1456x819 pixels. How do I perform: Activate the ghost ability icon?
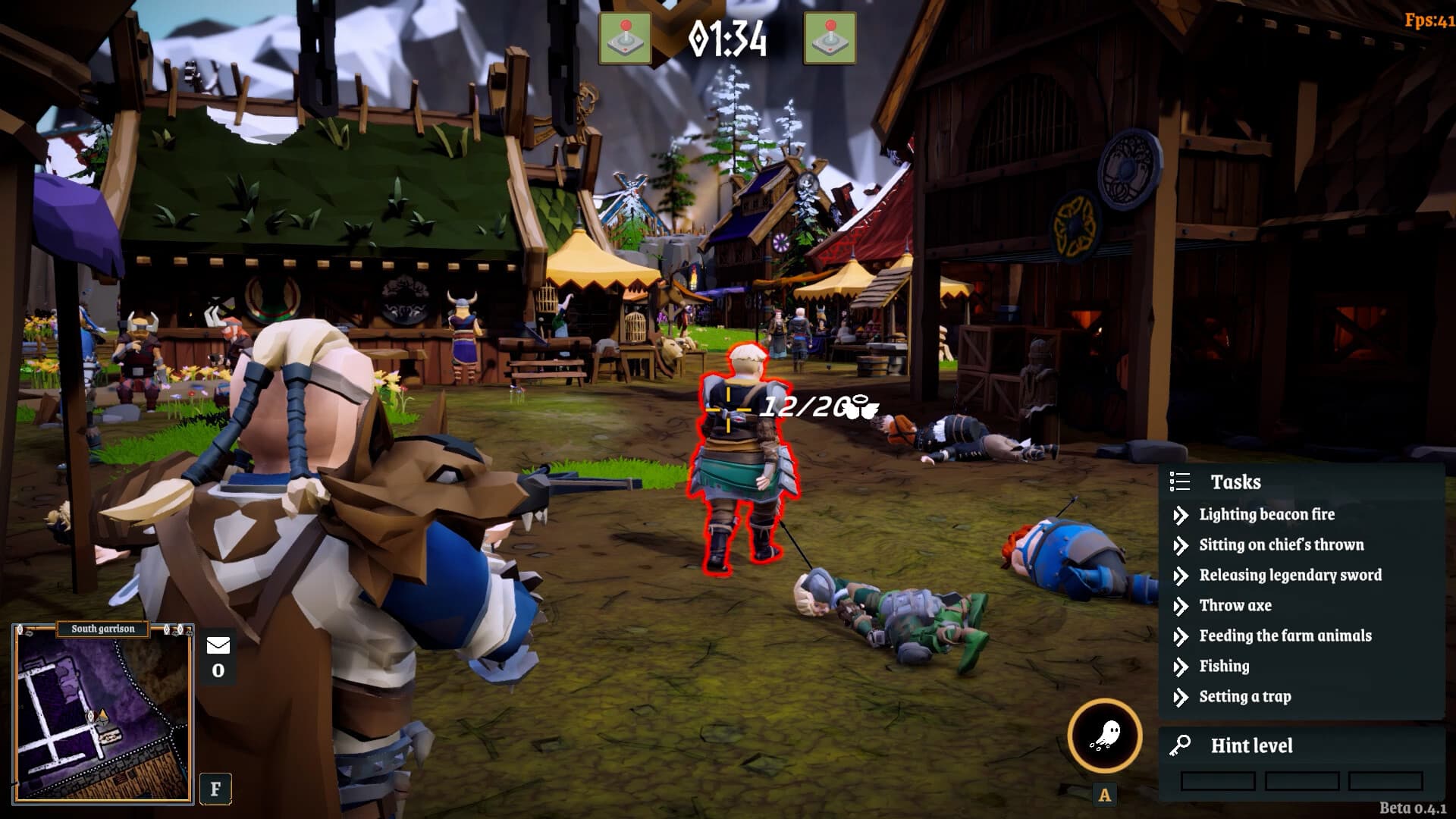[1105, 736]
